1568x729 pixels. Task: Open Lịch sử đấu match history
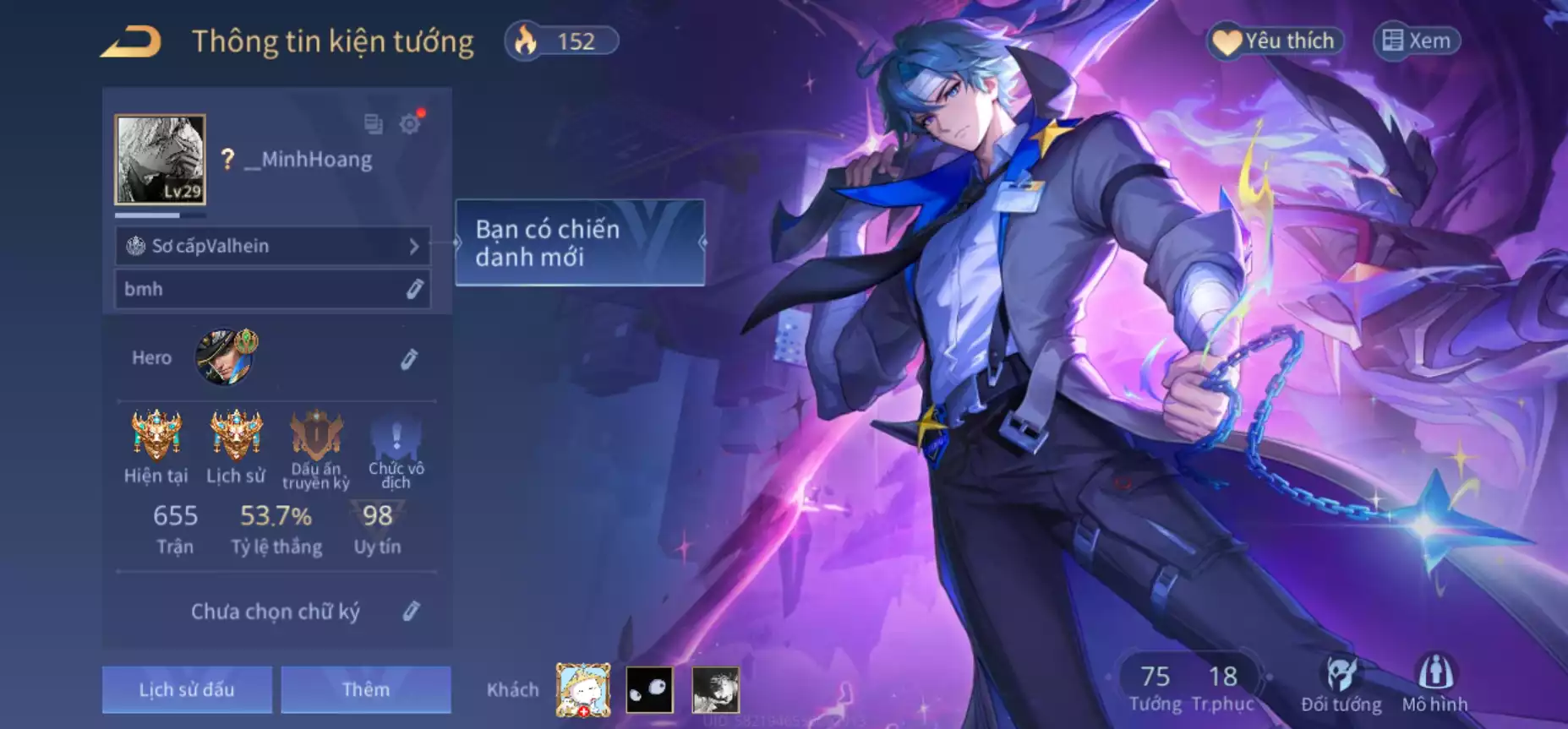187,689
